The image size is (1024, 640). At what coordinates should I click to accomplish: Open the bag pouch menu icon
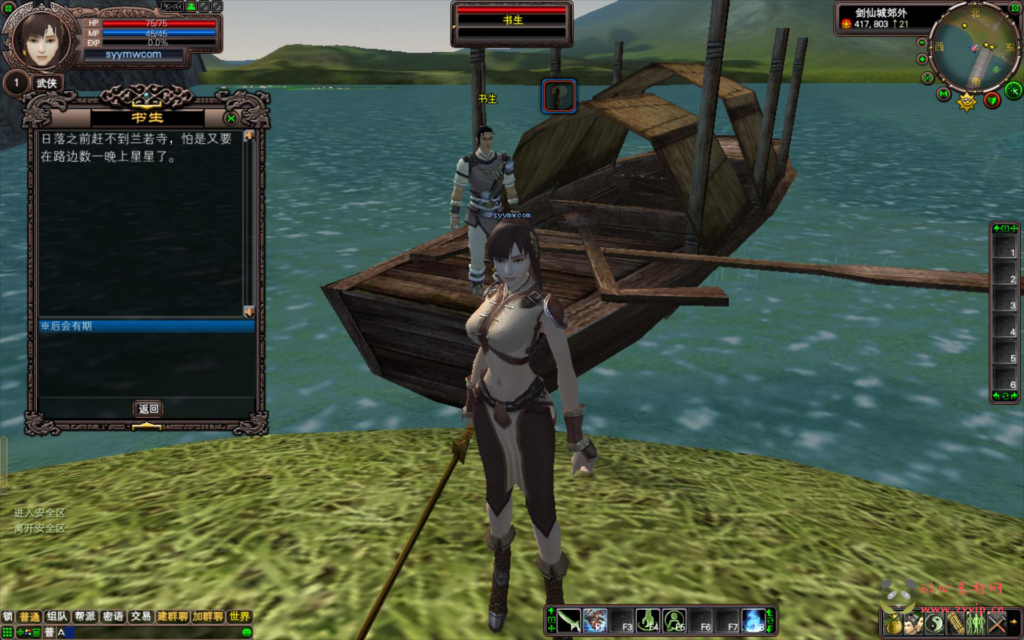point(892,623)
